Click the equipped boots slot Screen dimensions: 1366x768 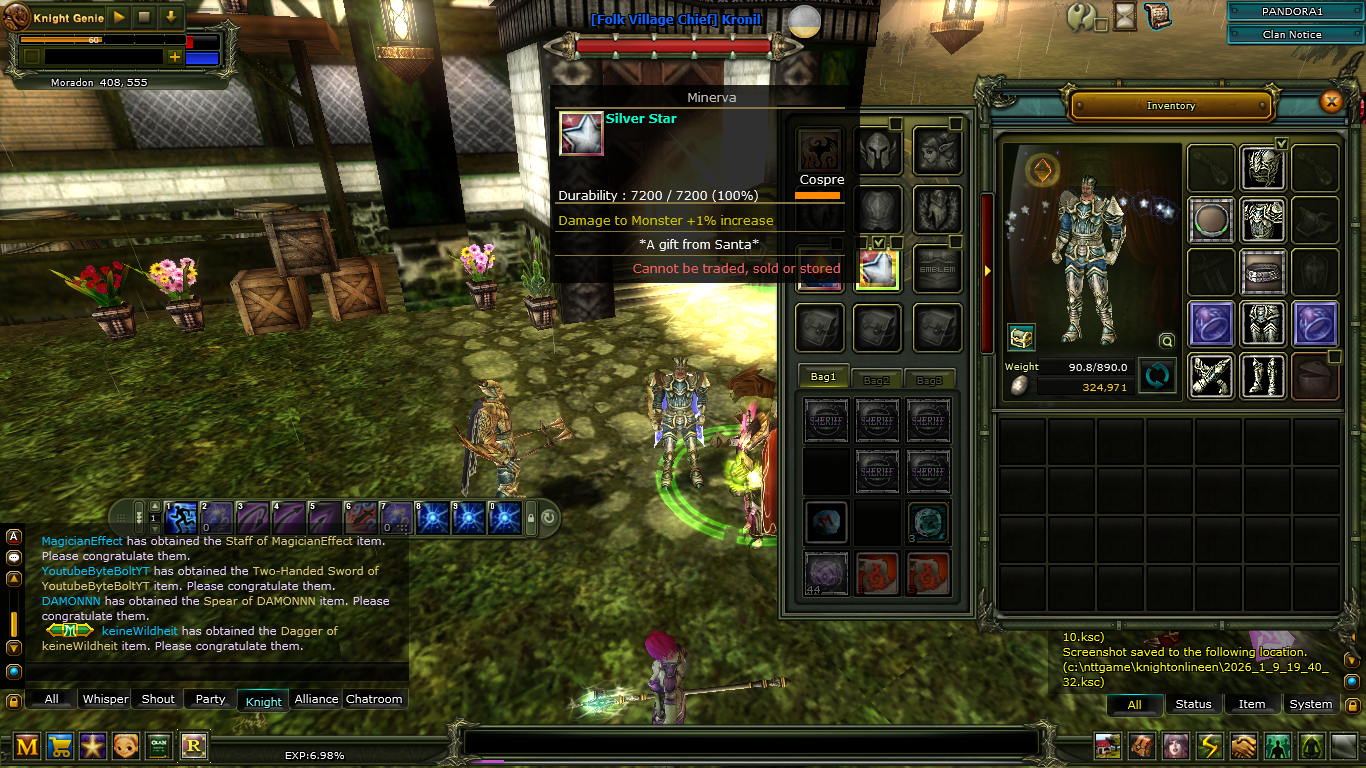[1263, 376]
